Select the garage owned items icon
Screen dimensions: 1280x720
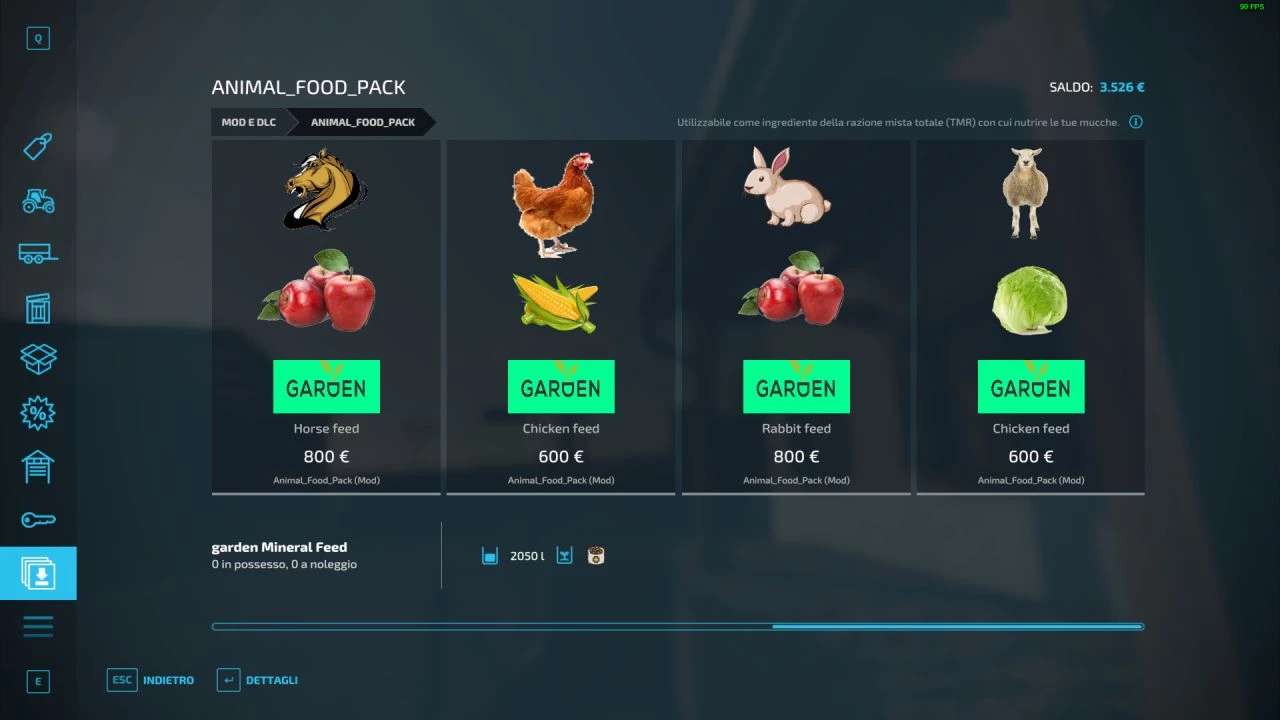click(x=38, y=466)
